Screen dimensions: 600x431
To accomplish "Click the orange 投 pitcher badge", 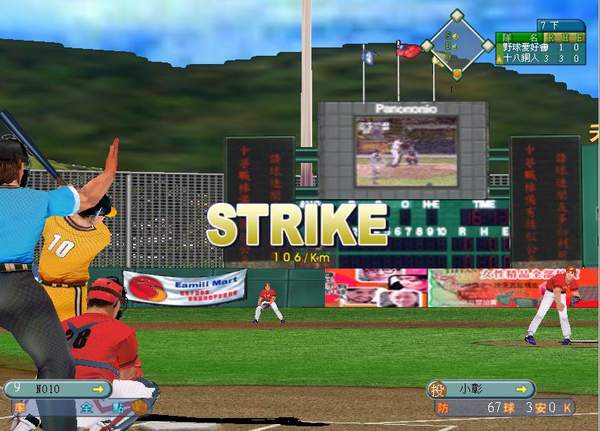I will click(x=436, y=389).
